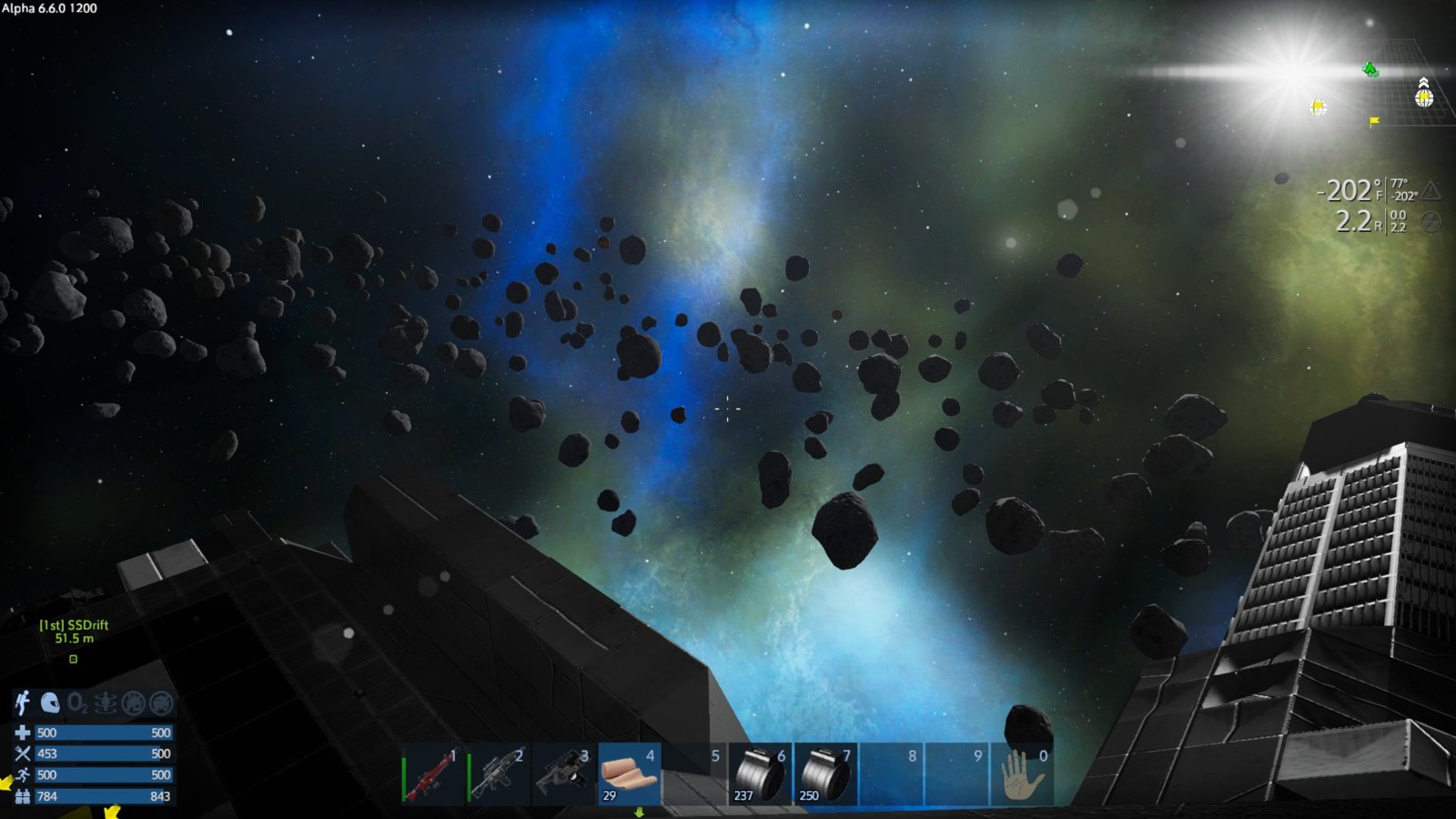Pick the ammo drum with 250 rounds
Viewport: 1456px width, 819px height.
pos(826,774)
